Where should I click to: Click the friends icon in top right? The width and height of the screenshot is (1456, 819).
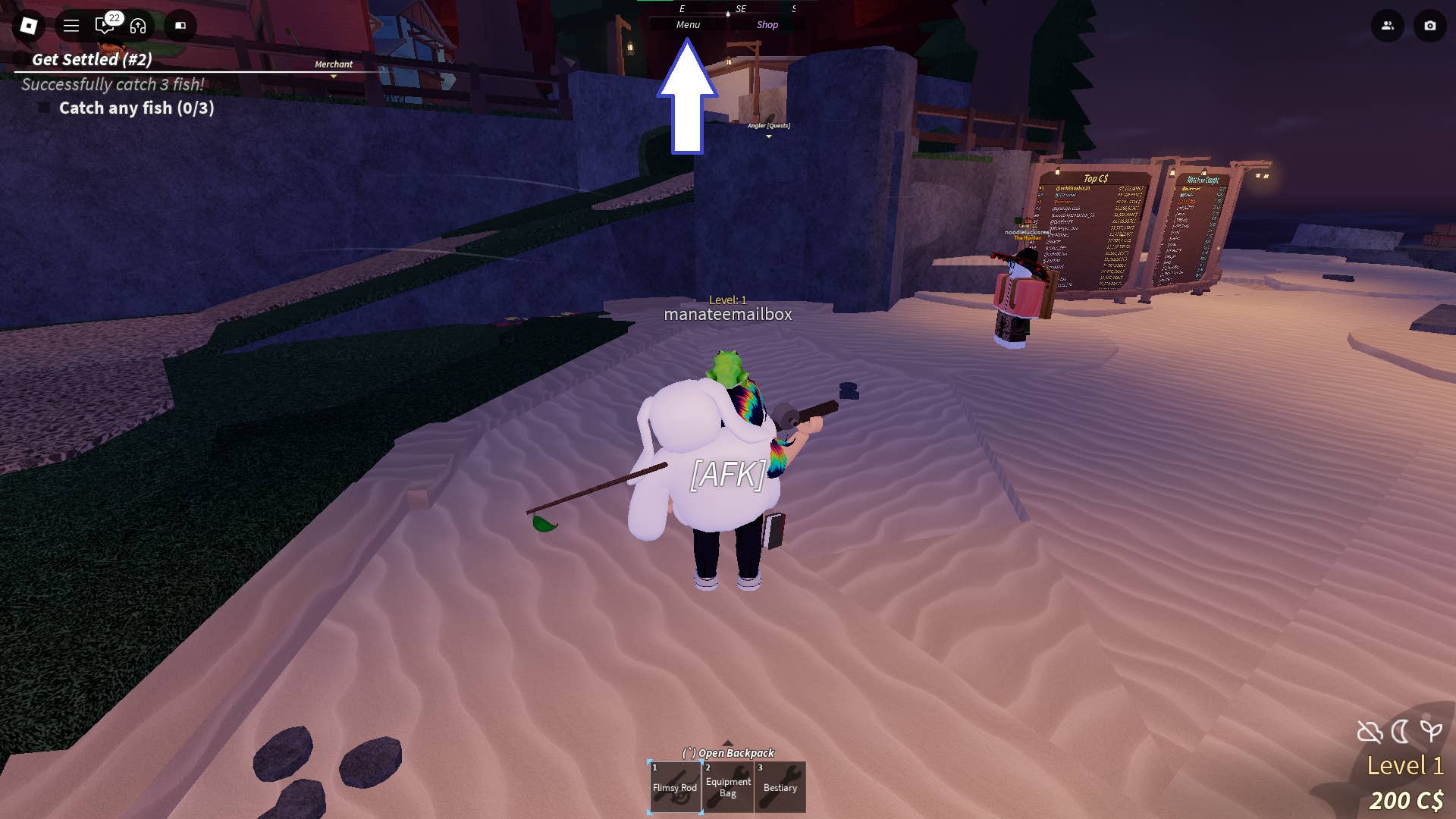1388,26
